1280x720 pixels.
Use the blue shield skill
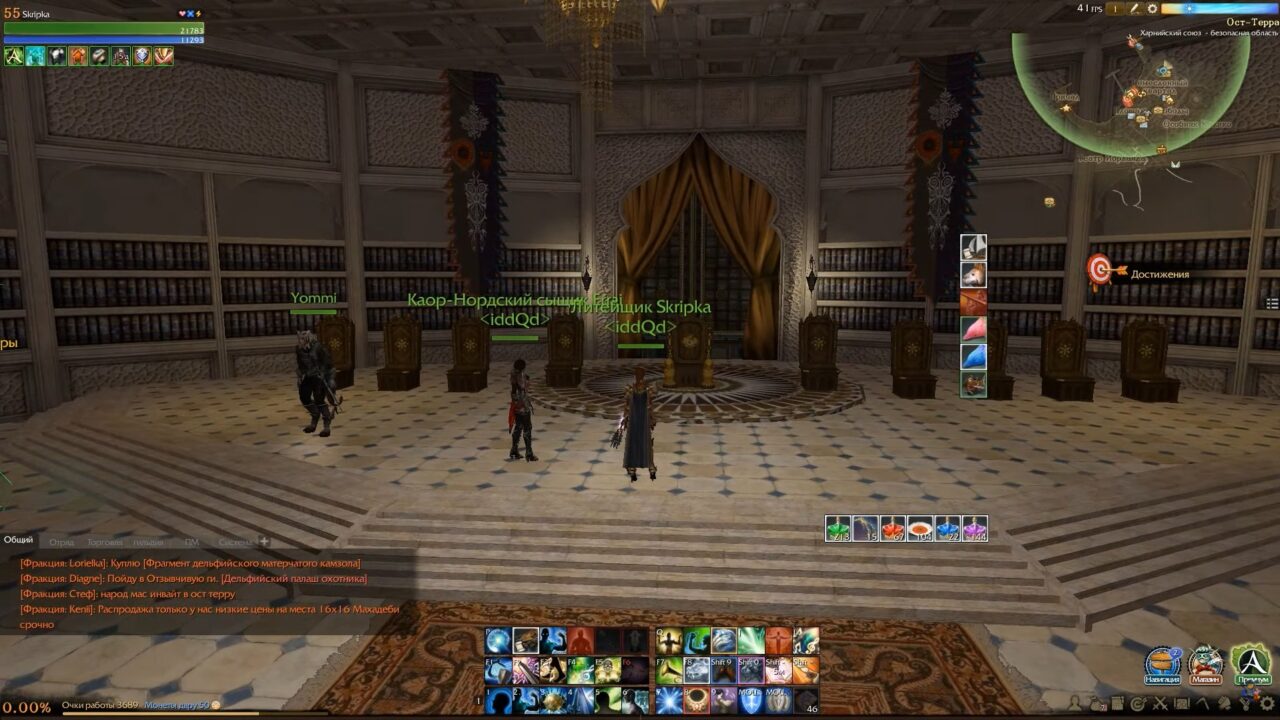pos(749,700)
